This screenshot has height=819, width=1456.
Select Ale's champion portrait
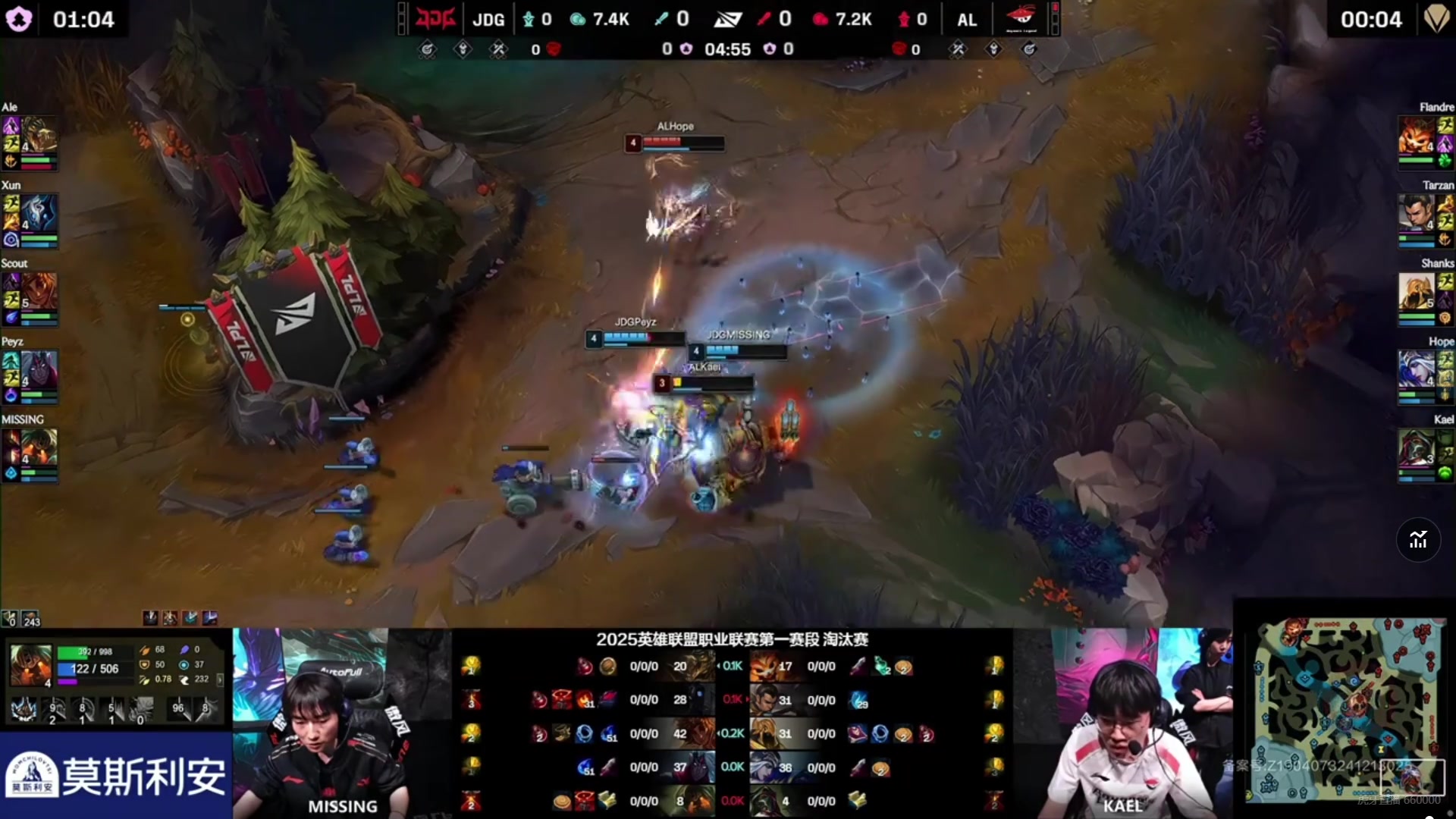39,135
